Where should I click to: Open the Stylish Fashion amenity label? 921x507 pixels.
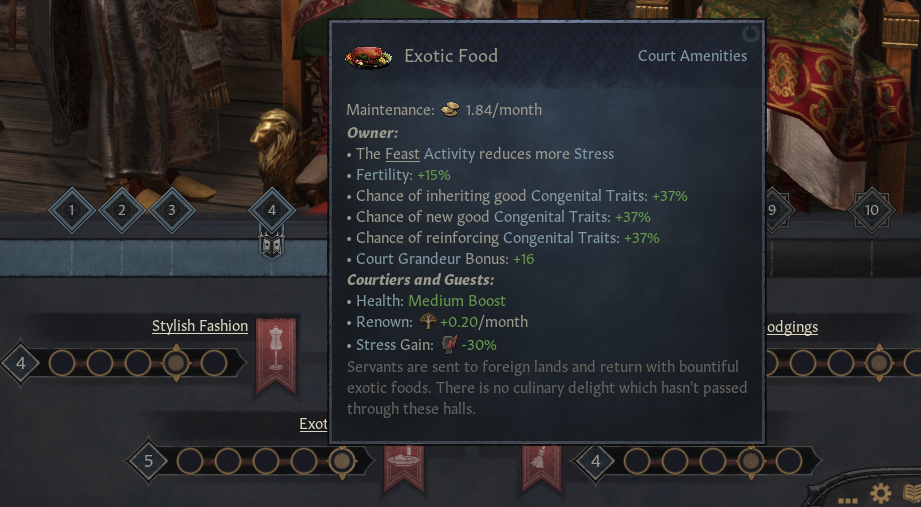coord(200,326)
